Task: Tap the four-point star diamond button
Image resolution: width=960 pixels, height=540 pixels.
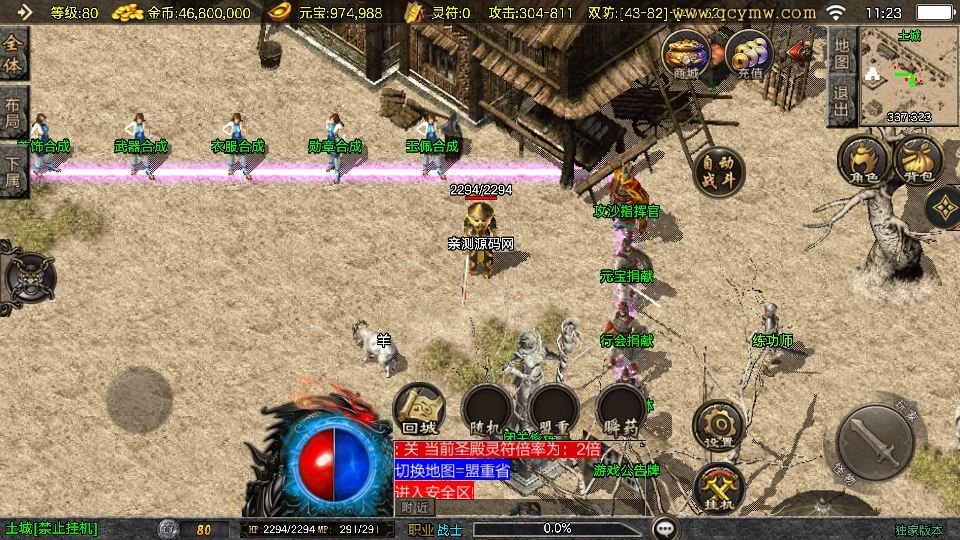Action: 943,208
